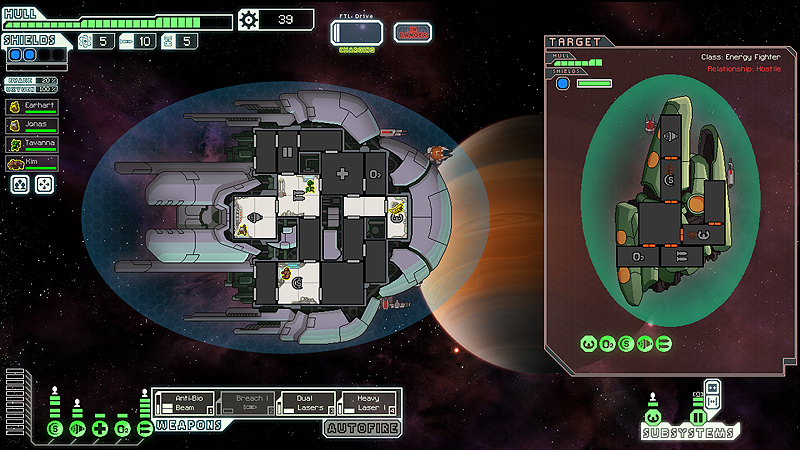Select the piloting subsystem icon

652,416
